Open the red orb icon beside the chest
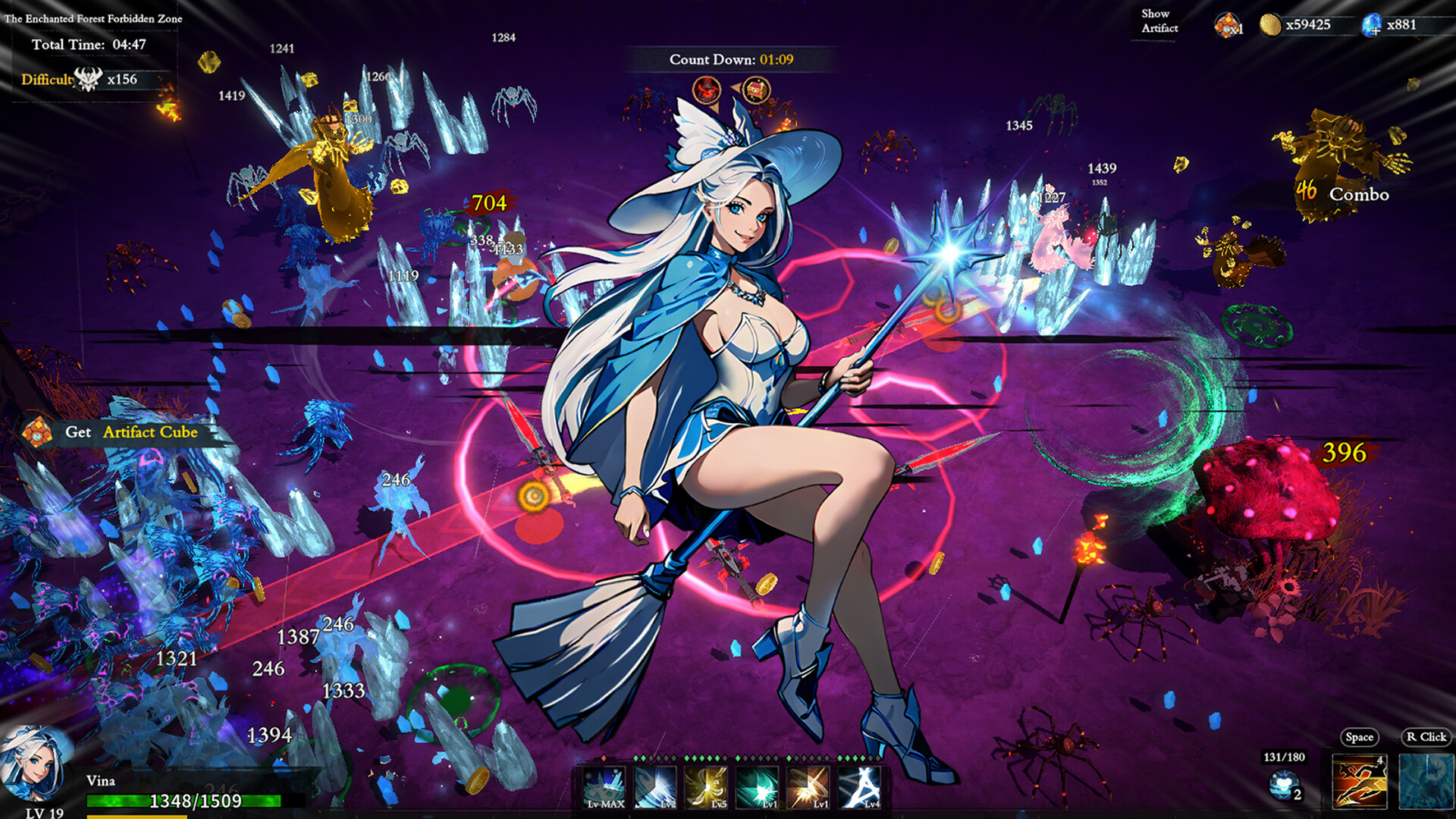 point(708,90)
